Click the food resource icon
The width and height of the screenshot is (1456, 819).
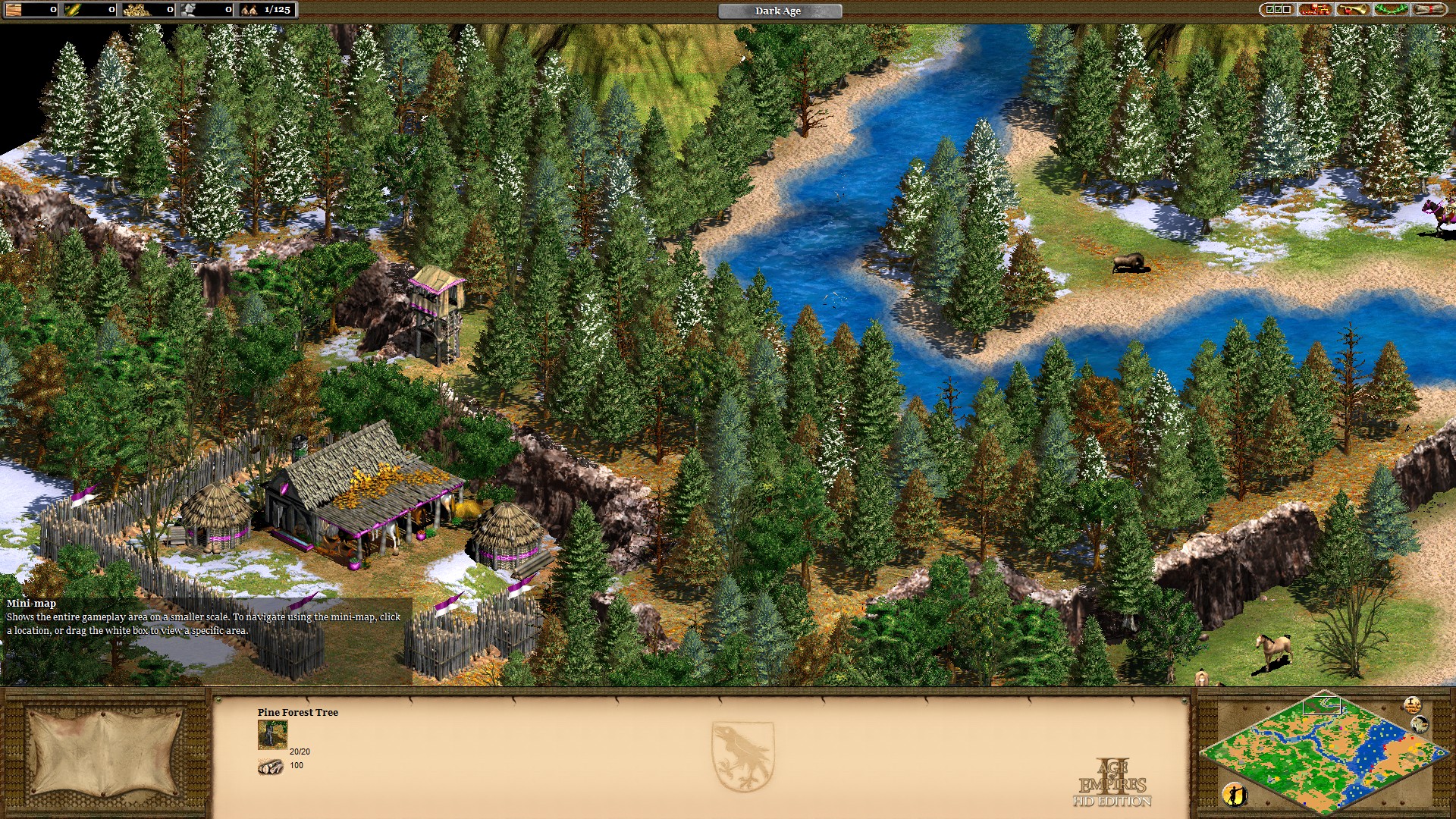point(72,10)
